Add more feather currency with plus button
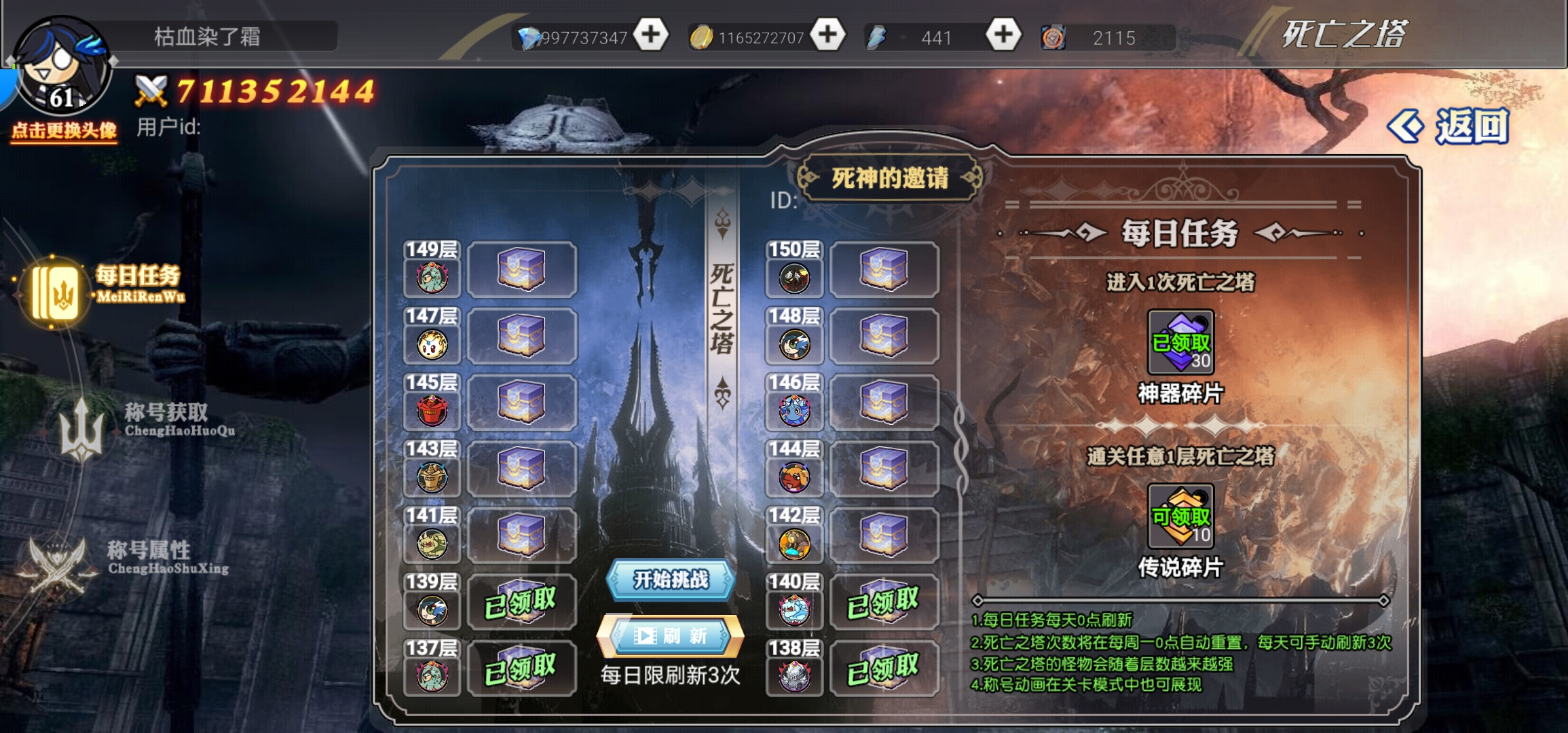The width and height of the screenshot is (1568, 733). 1003,35
